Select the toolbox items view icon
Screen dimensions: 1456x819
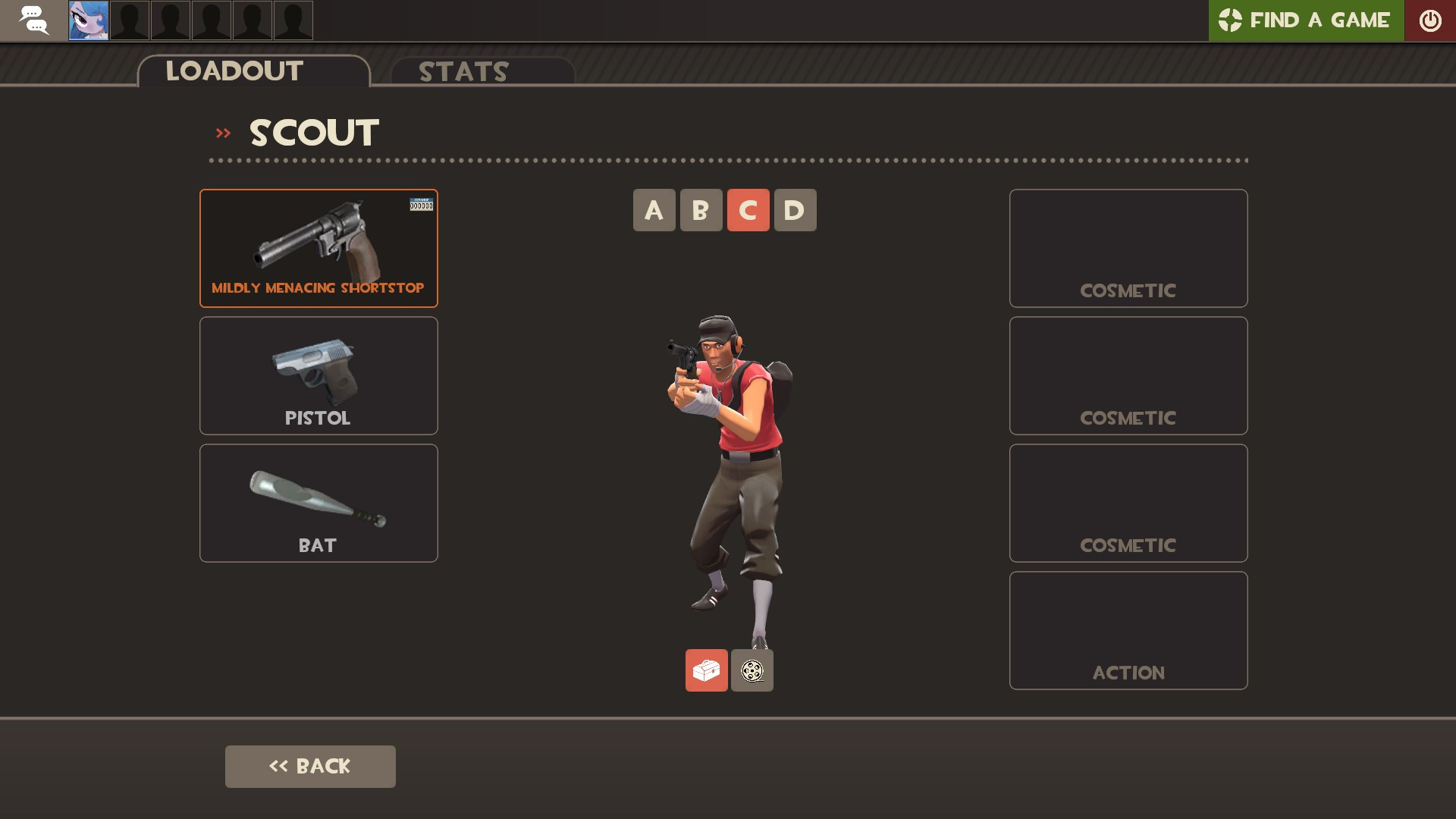tap(706, 670)
